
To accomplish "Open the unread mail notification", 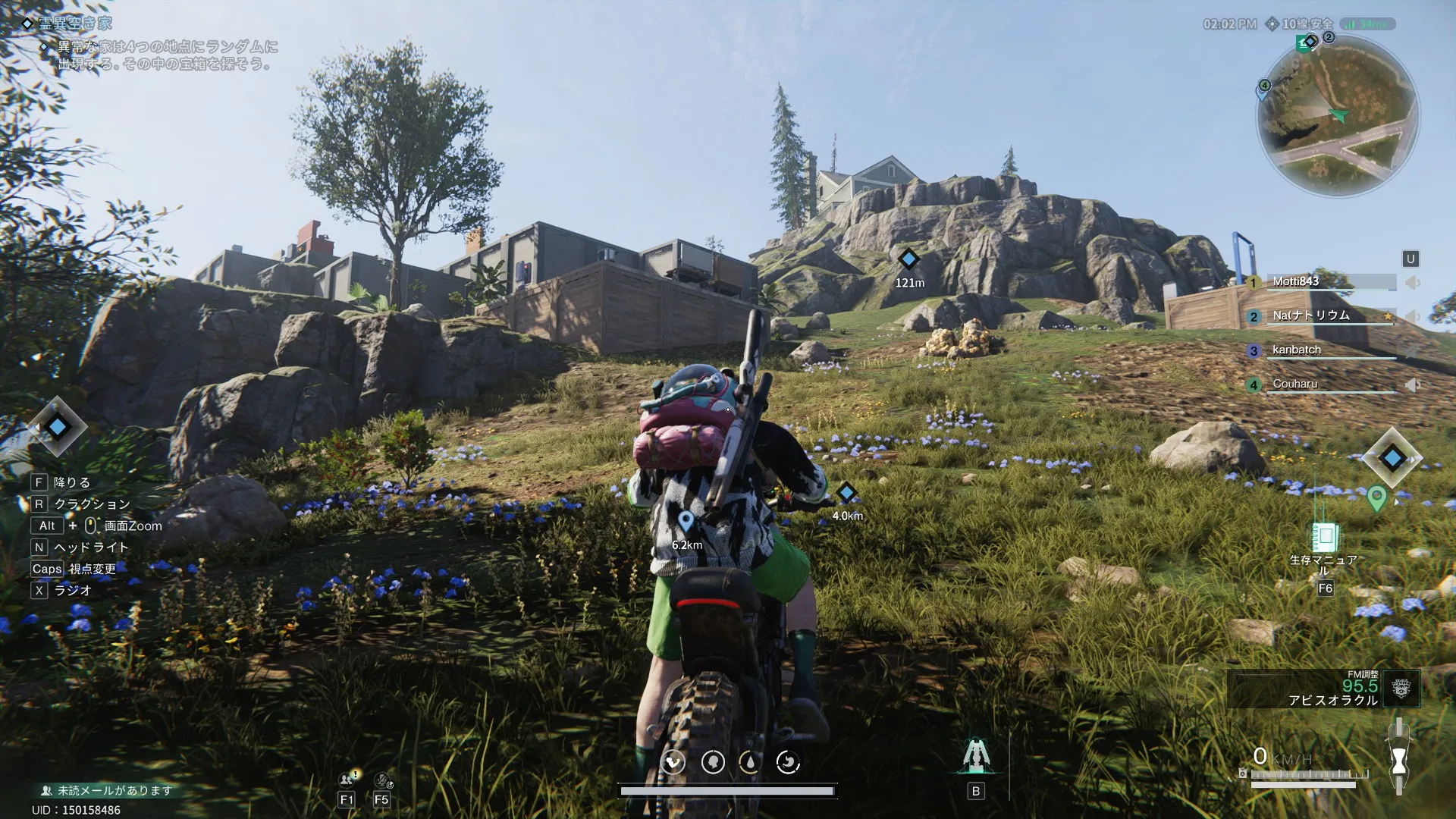I will (106, 790).
